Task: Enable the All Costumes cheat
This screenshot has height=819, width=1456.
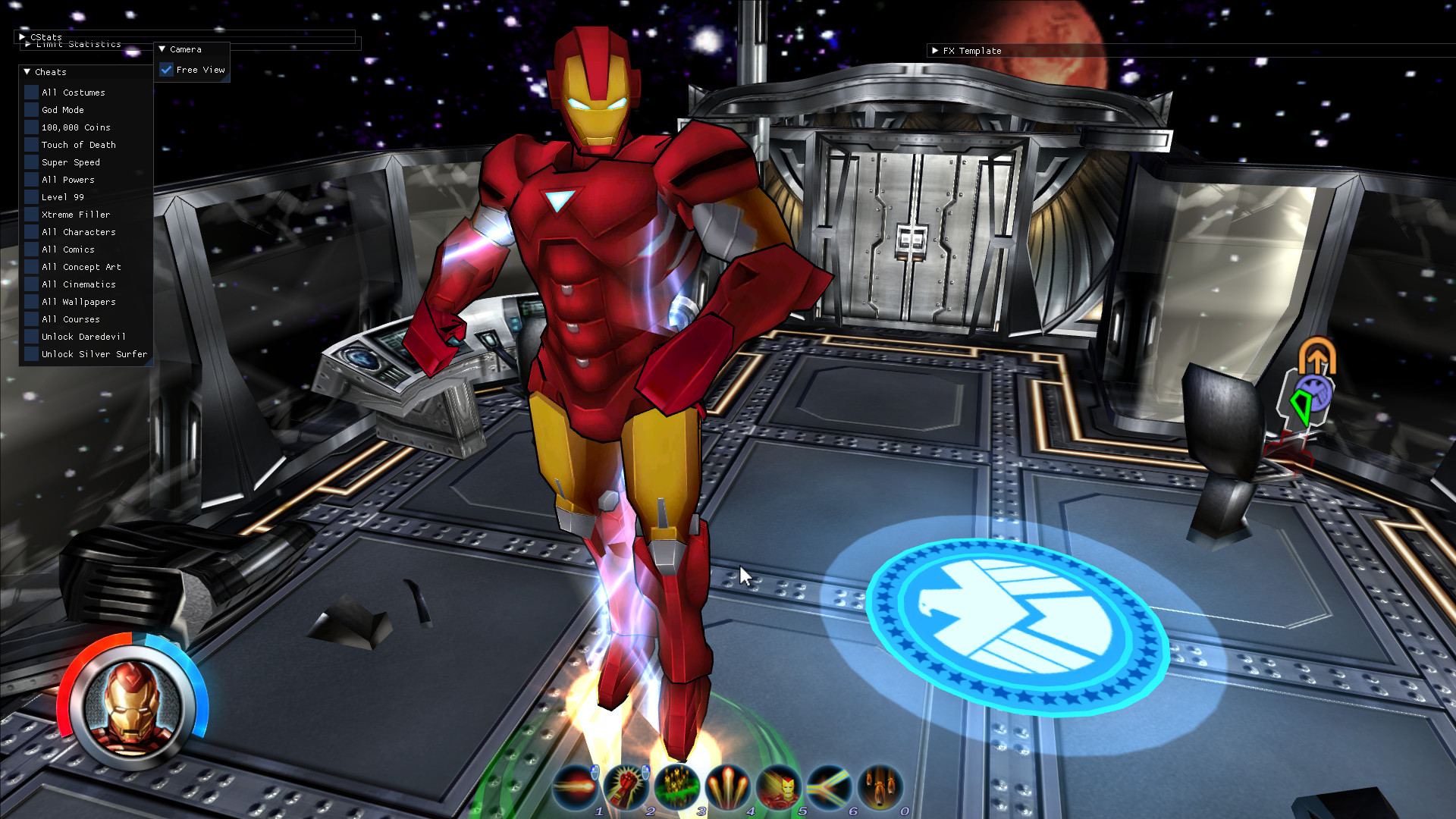Action: [30, 92]
